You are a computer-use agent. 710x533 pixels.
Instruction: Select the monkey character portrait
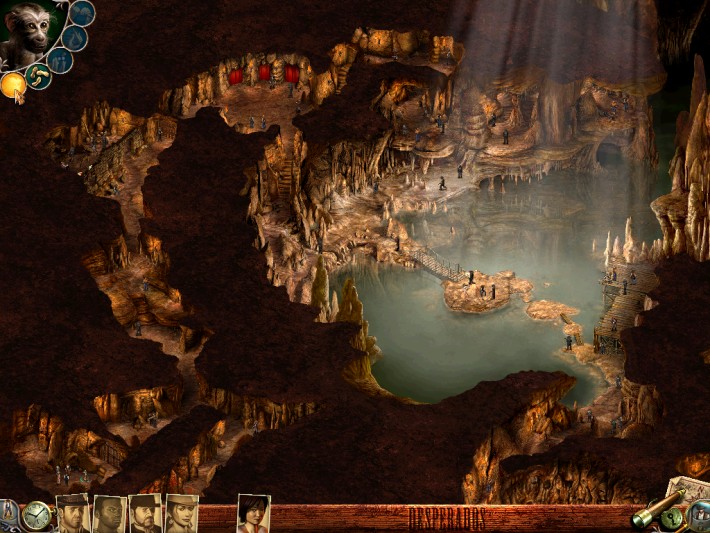pos(30,32)
